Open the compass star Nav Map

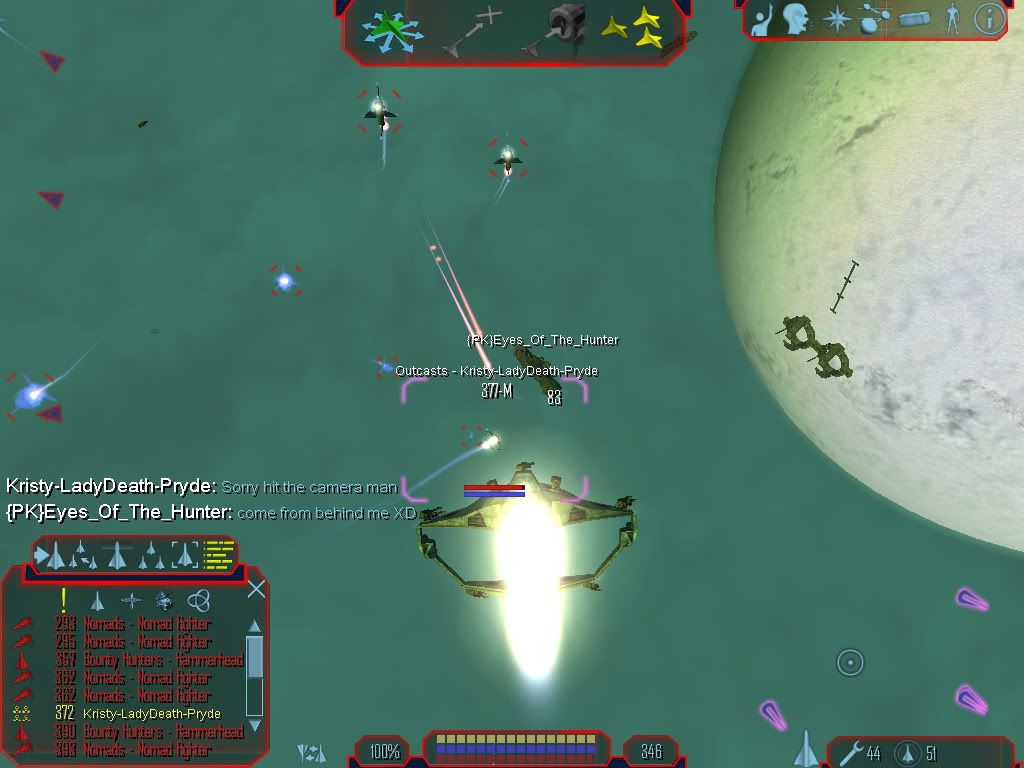(836, 19)
